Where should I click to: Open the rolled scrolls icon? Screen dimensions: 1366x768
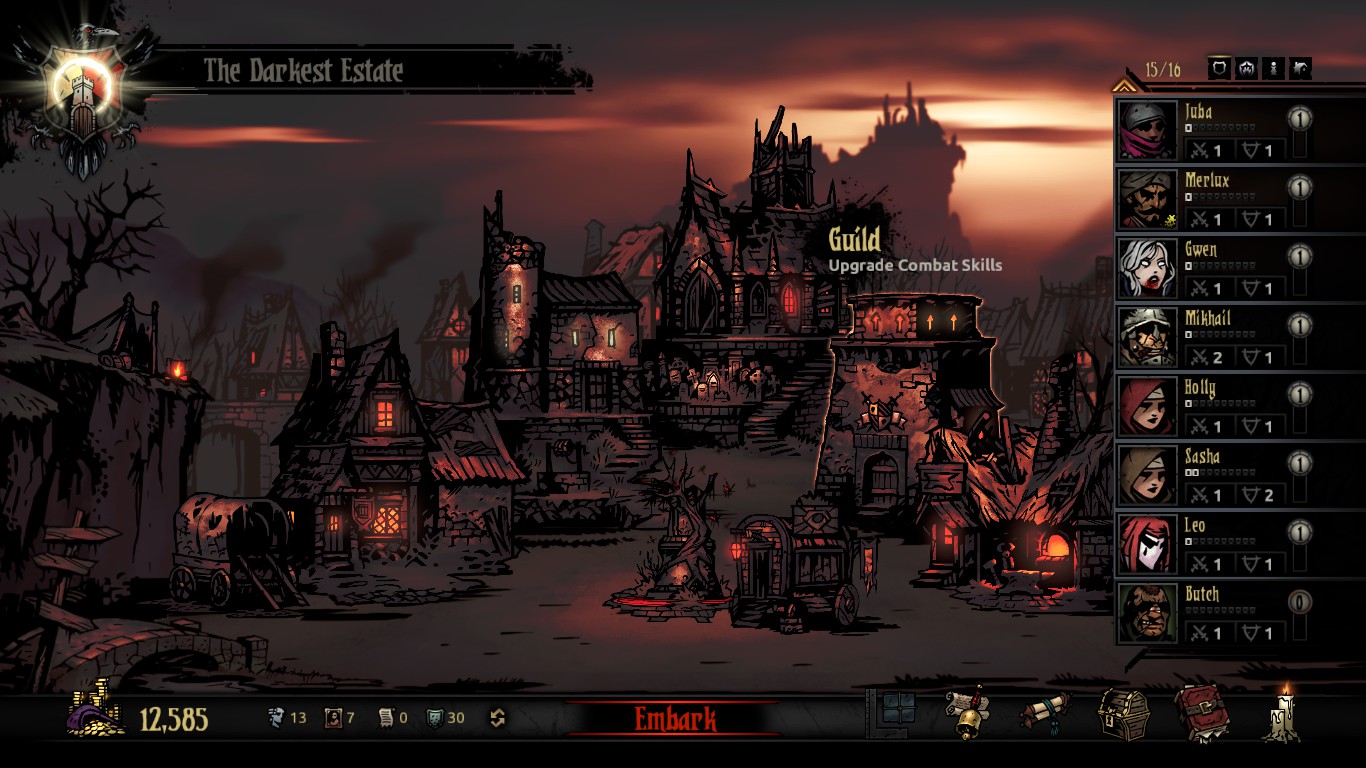pyautogui.click(x=1043, y=714)
